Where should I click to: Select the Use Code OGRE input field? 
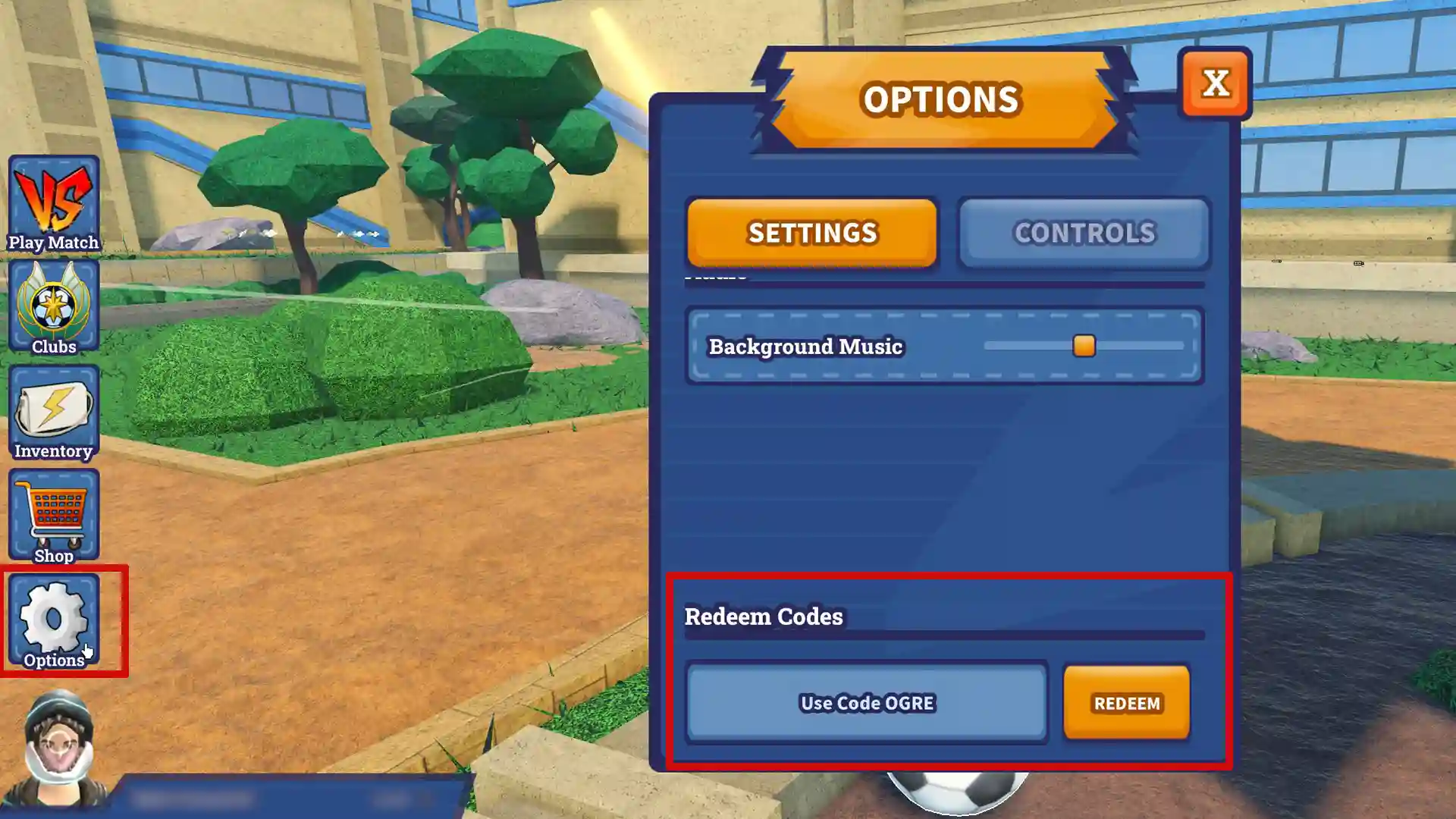[x=867, y=703]
